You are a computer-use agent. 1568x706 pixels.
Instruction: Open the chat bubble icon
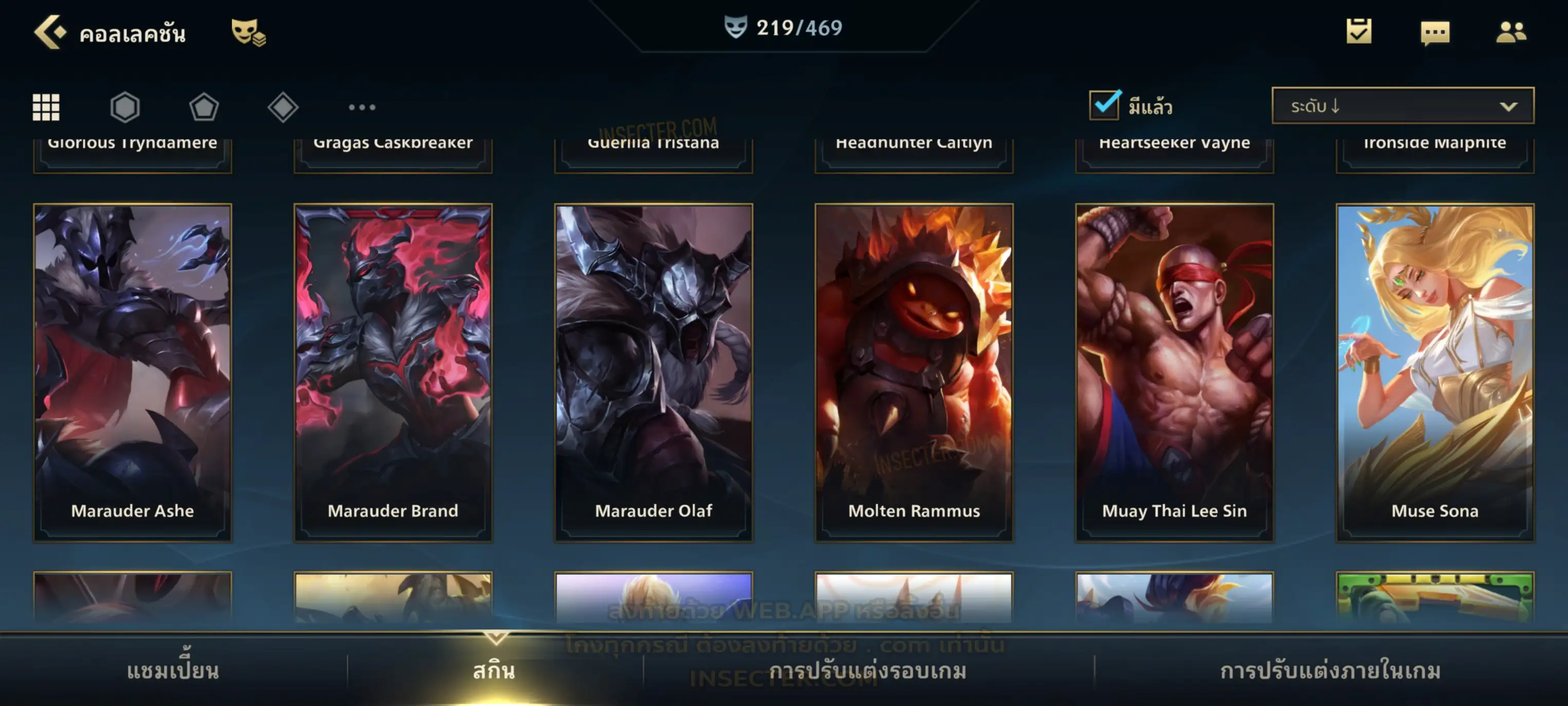1435,32
